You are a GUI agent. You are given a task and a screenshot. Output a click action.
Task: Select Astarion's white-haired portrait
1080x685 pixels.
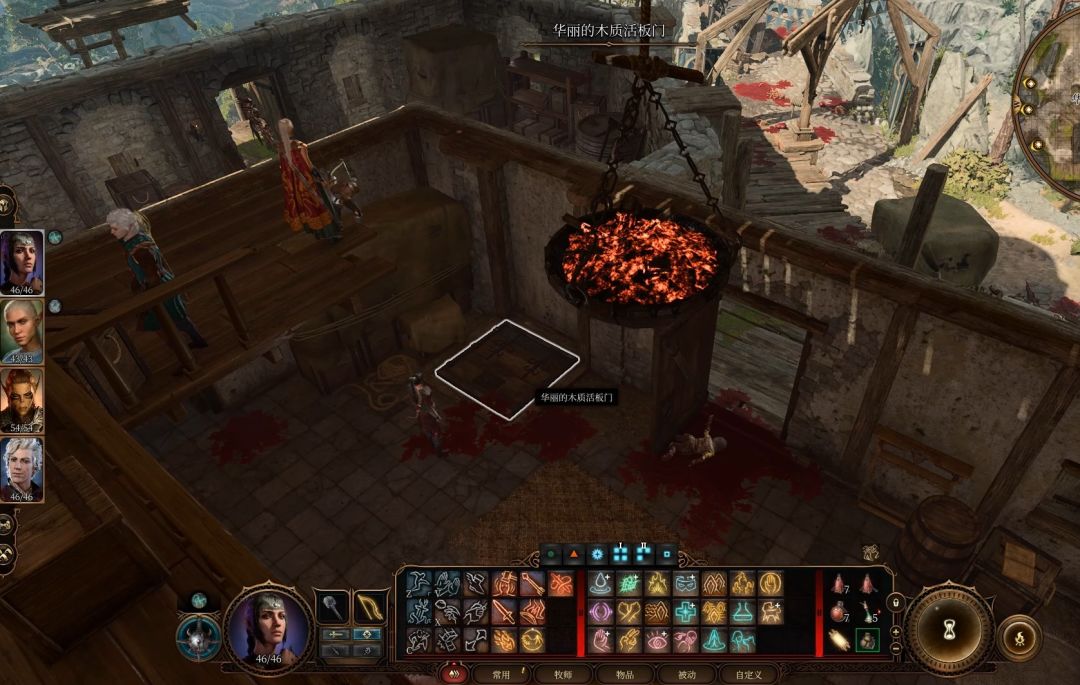coord(21,468)
